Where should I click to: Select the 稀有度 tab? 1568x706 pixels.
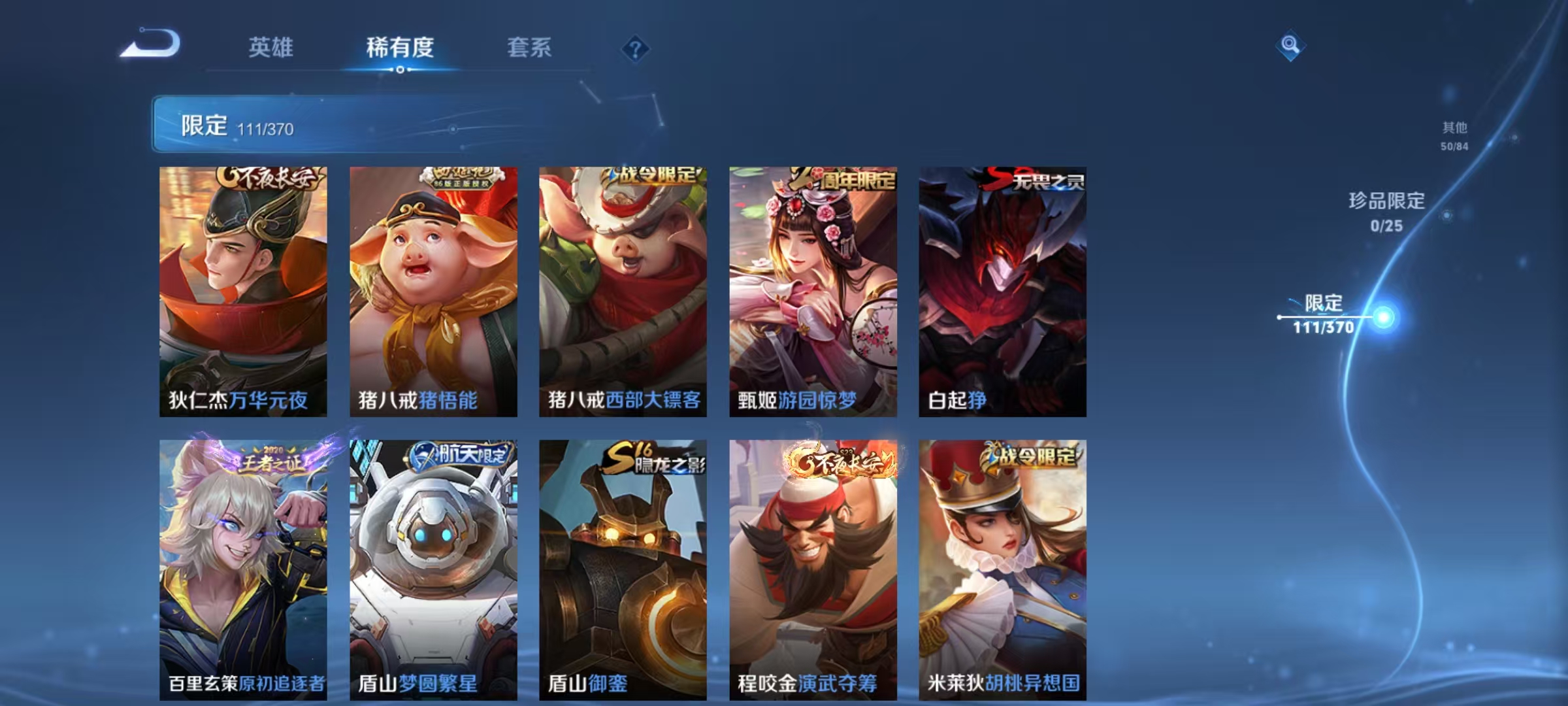[400, 48]
